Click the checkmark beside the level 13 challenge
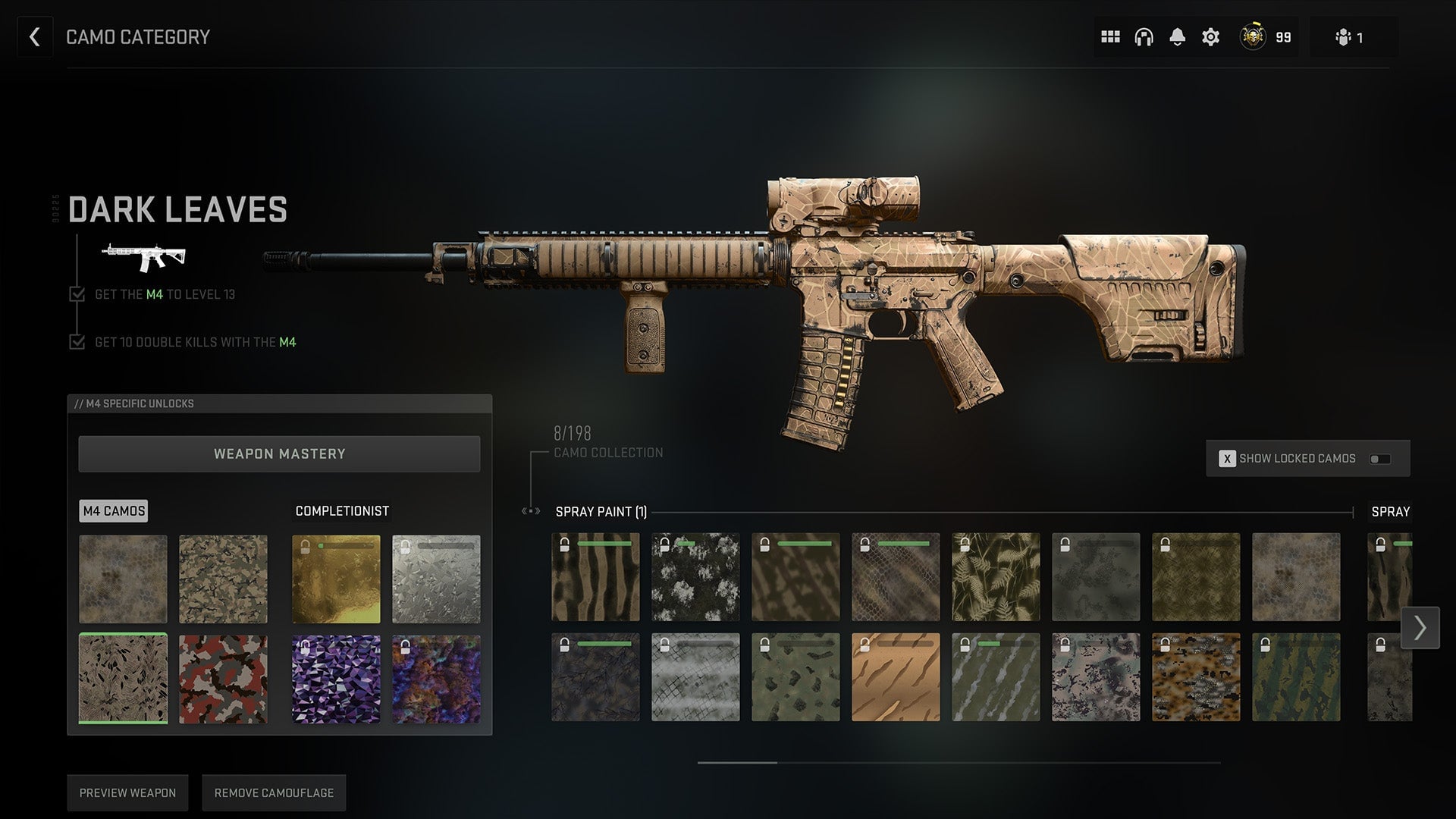The height and width of the screenshot is (819, 1456). click(77, 295)
